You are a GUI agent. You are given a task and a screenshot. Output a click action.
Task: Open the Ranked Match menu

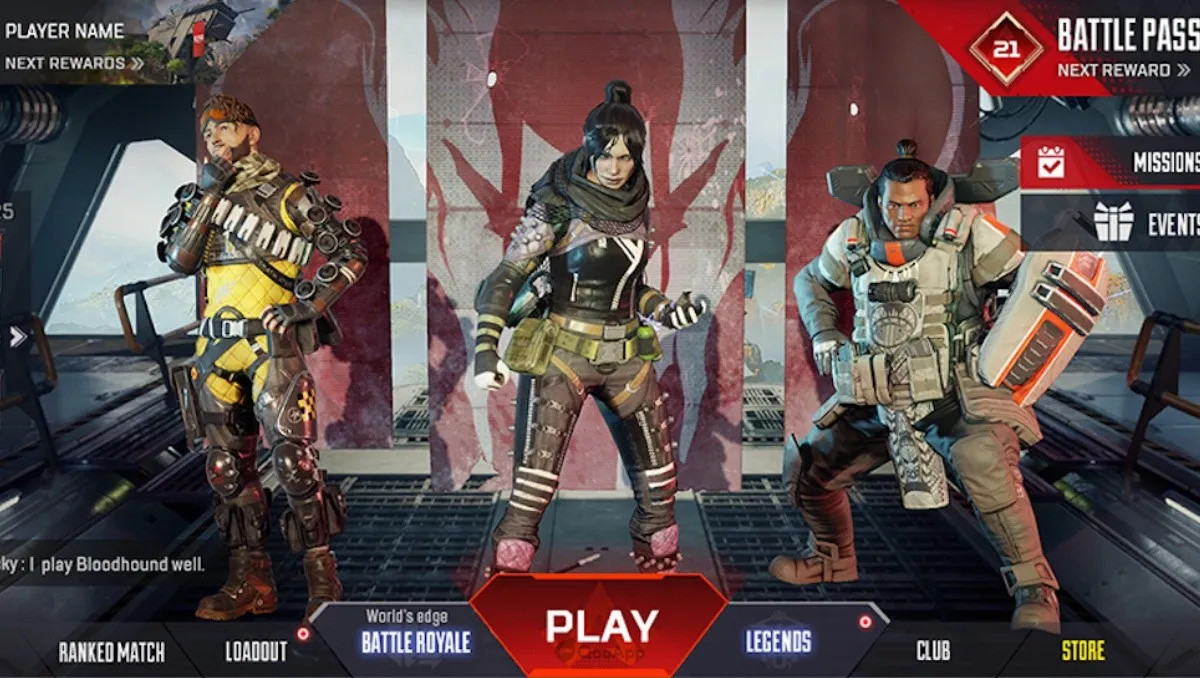[x=111, y=653]
